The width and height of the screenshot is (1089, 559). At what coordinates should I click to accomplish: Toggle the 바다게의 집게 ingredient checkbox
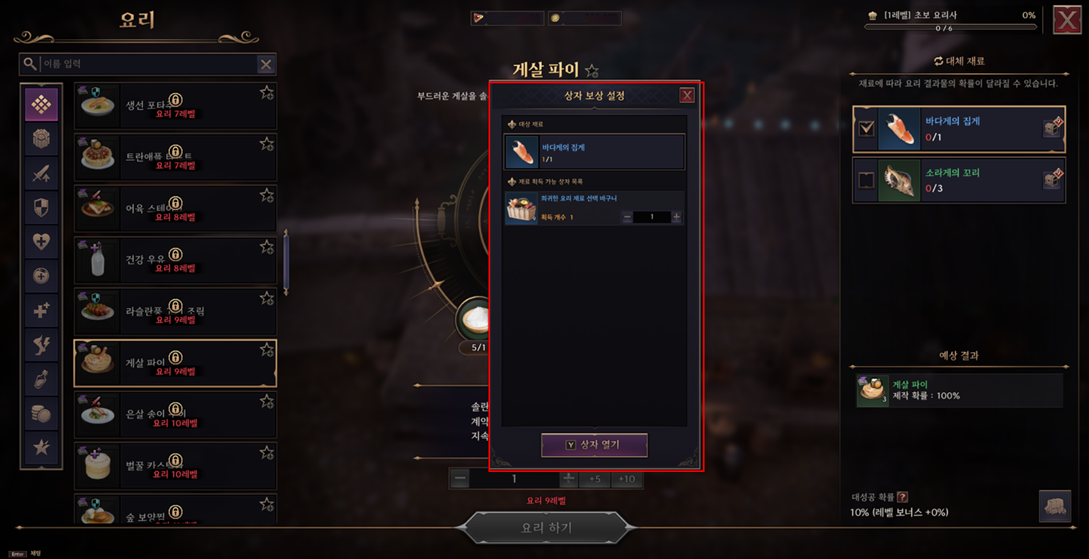(x=866, y=128)
